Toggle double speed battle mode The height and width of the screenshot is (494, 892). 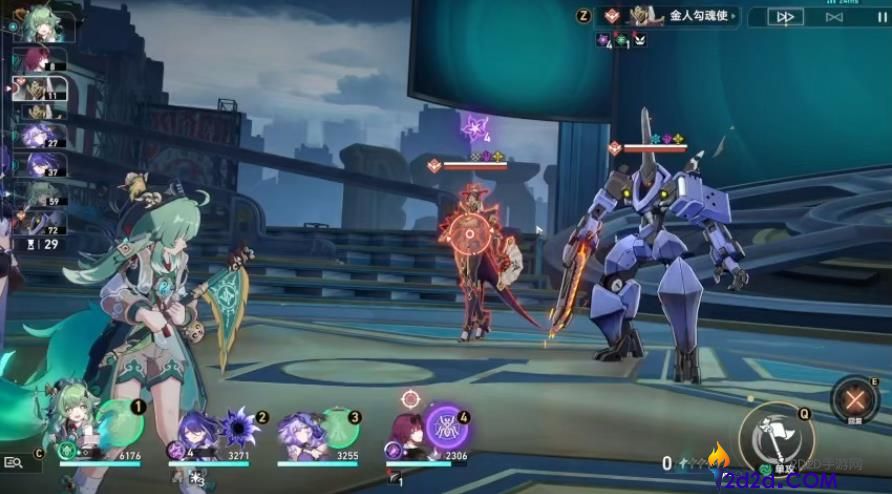click(786, 17)
